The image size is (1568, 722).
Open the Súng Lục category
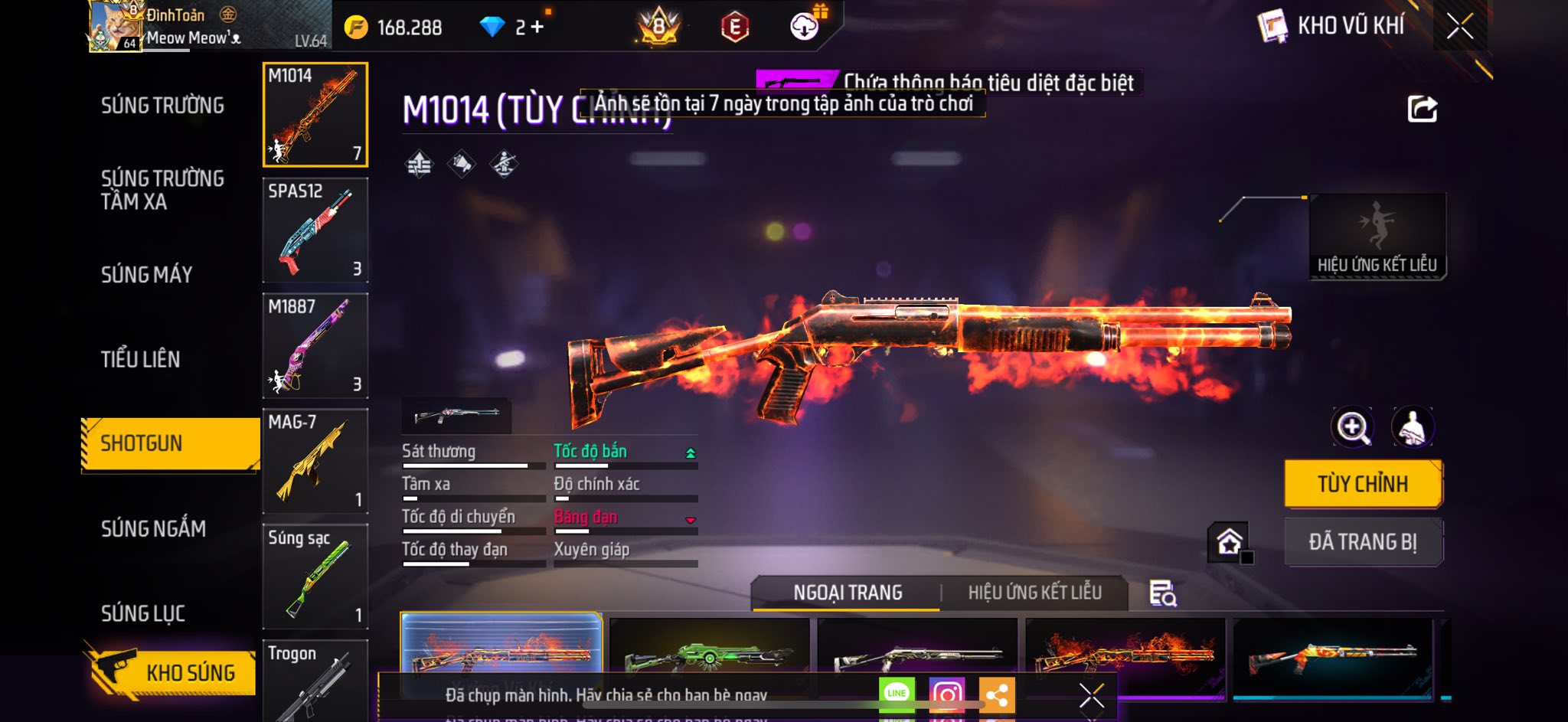[143, 613]
